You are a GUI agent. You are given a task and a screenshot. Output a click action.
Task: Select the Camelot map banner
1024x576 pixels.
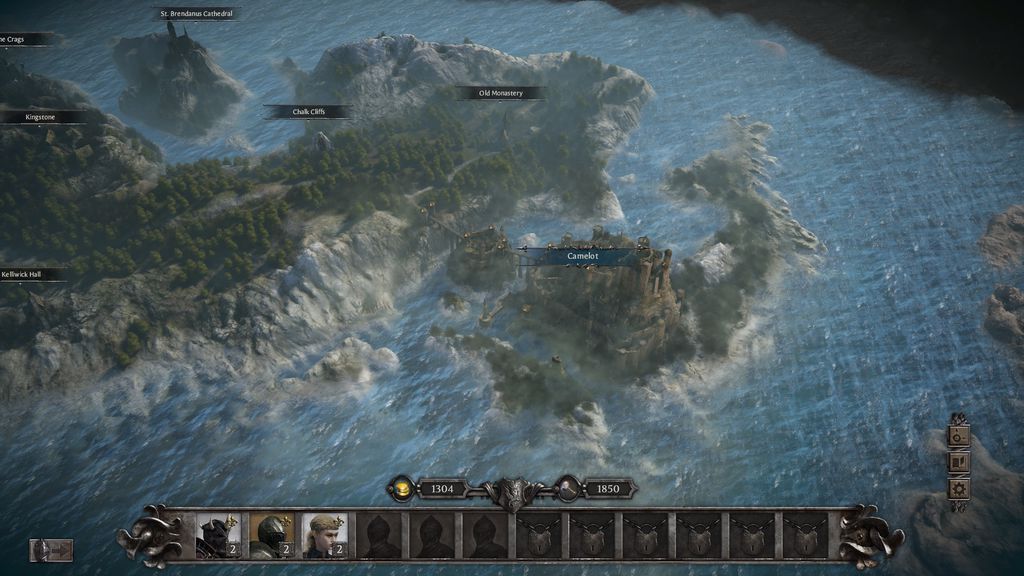(582, 256)
